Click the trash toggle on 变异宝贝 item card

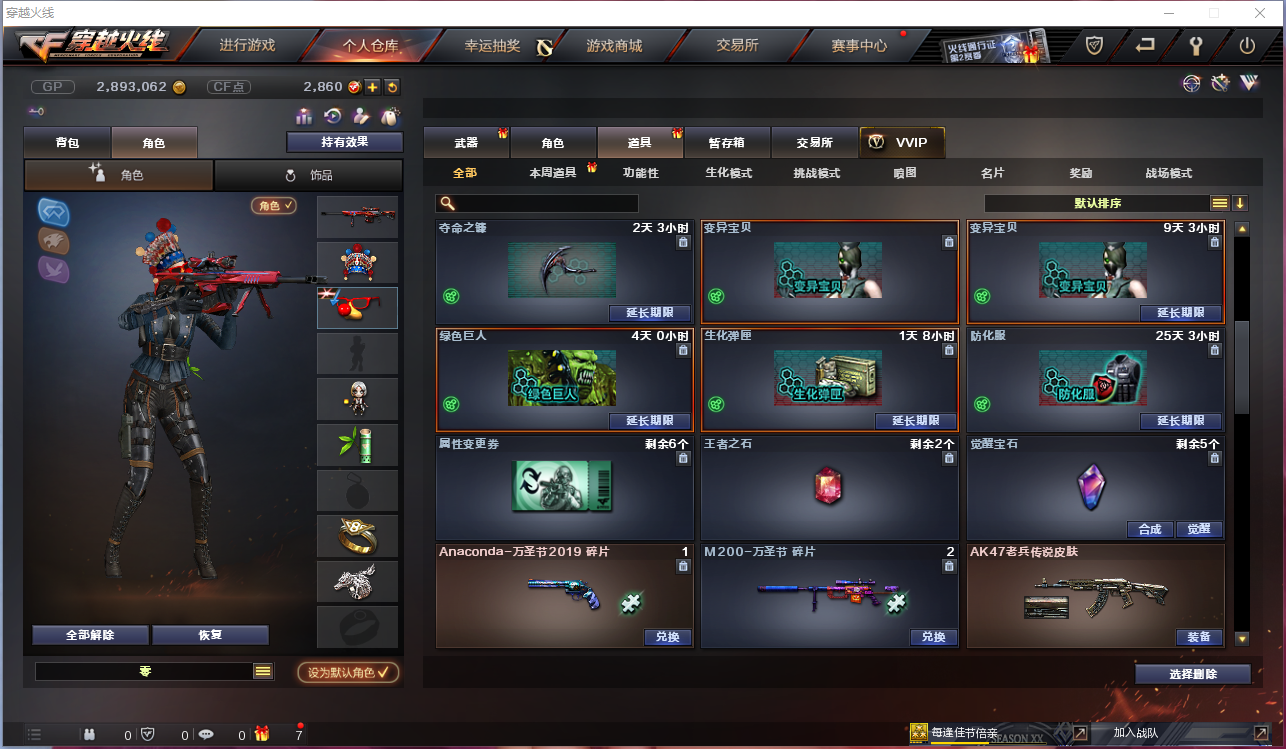pyautogui.click(x=948, y=241)
